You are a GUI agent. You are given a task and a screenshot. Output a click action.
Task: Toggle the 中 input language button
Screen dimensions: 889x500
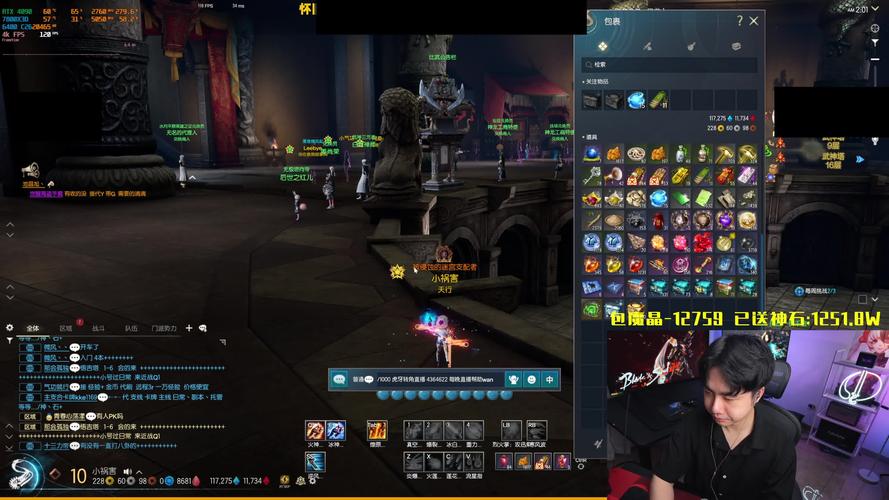(549, 380)
